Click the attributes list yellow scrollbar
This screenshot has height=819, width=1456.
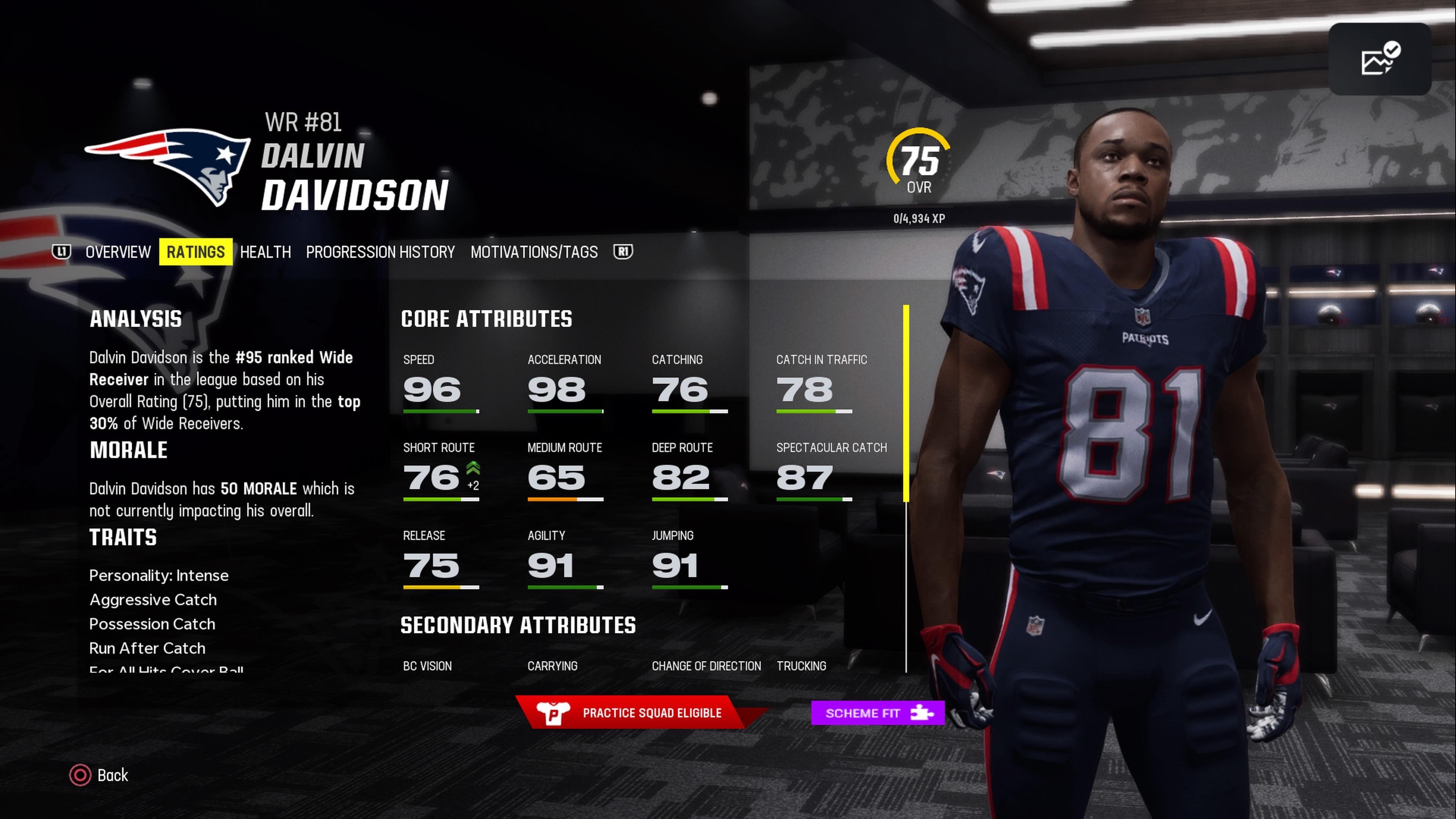[906, 403]
